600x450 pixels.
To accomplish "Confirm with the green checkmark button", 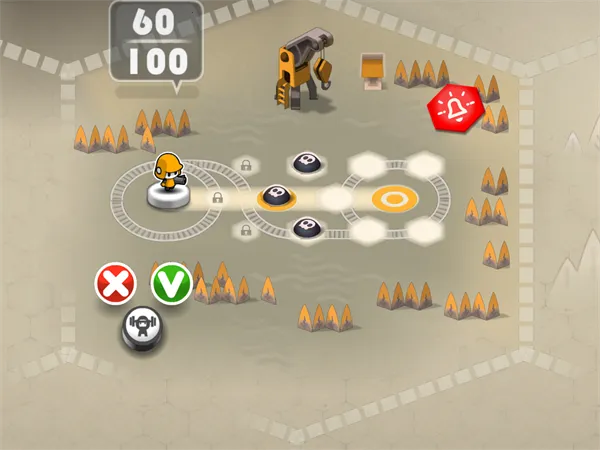I will (x=171, y=284).
